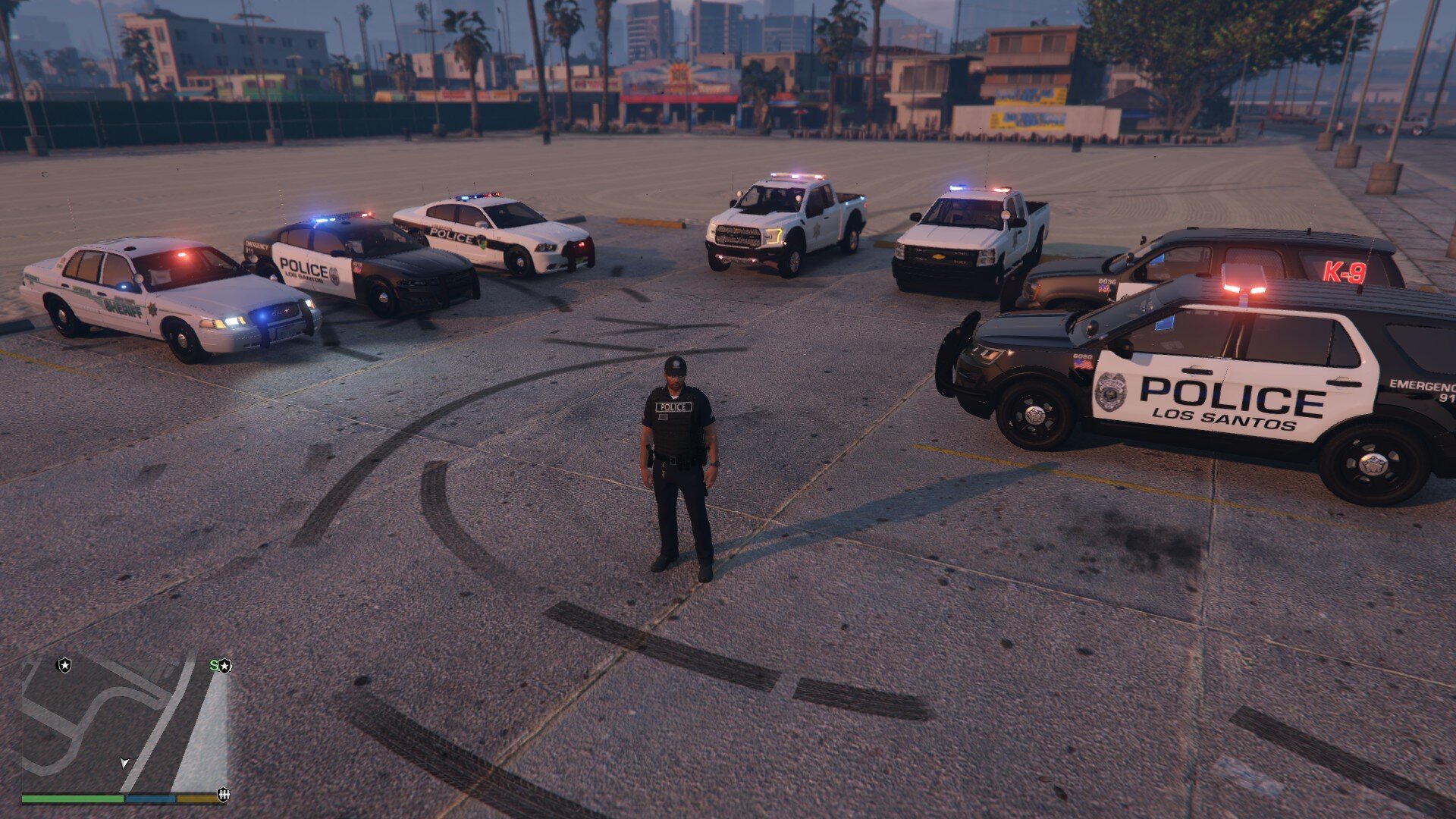Select the police station blip beside green S
Image resolution: width=1456 pixels, height=819 pixels.
tap(225, 666)
